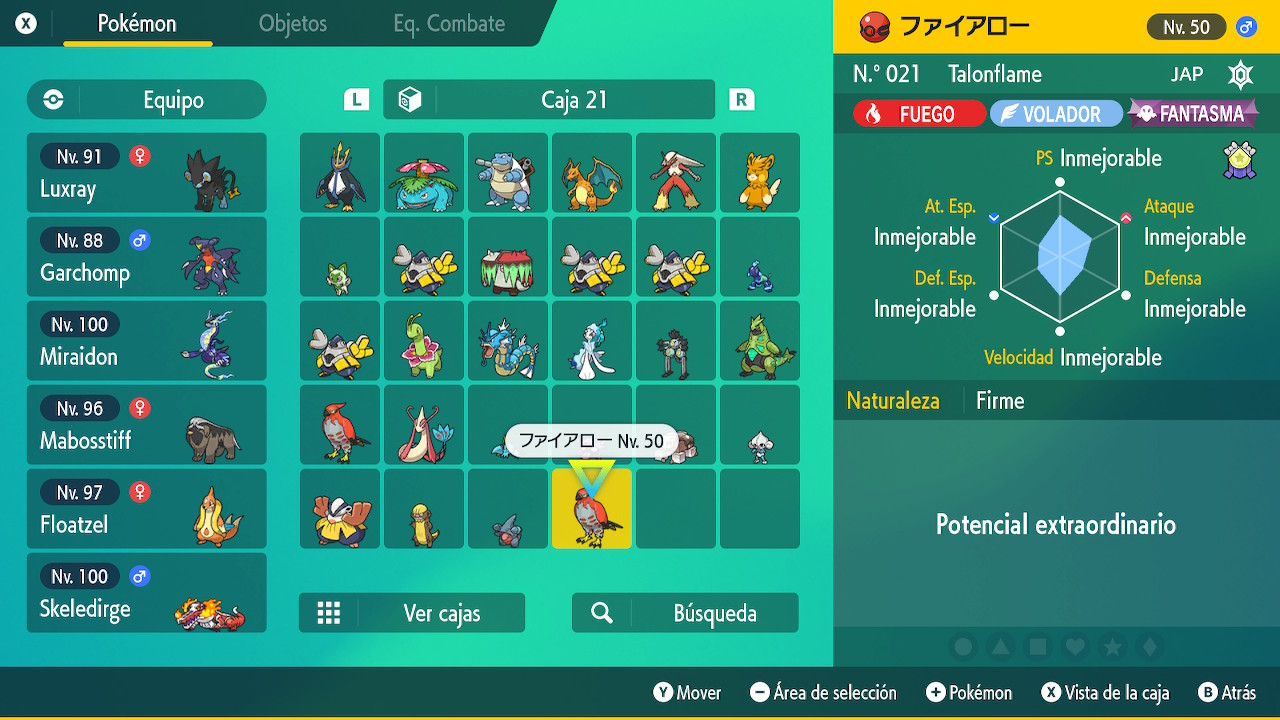
Task: Pick the Blastoise box slot
Action: pos(508,173)
